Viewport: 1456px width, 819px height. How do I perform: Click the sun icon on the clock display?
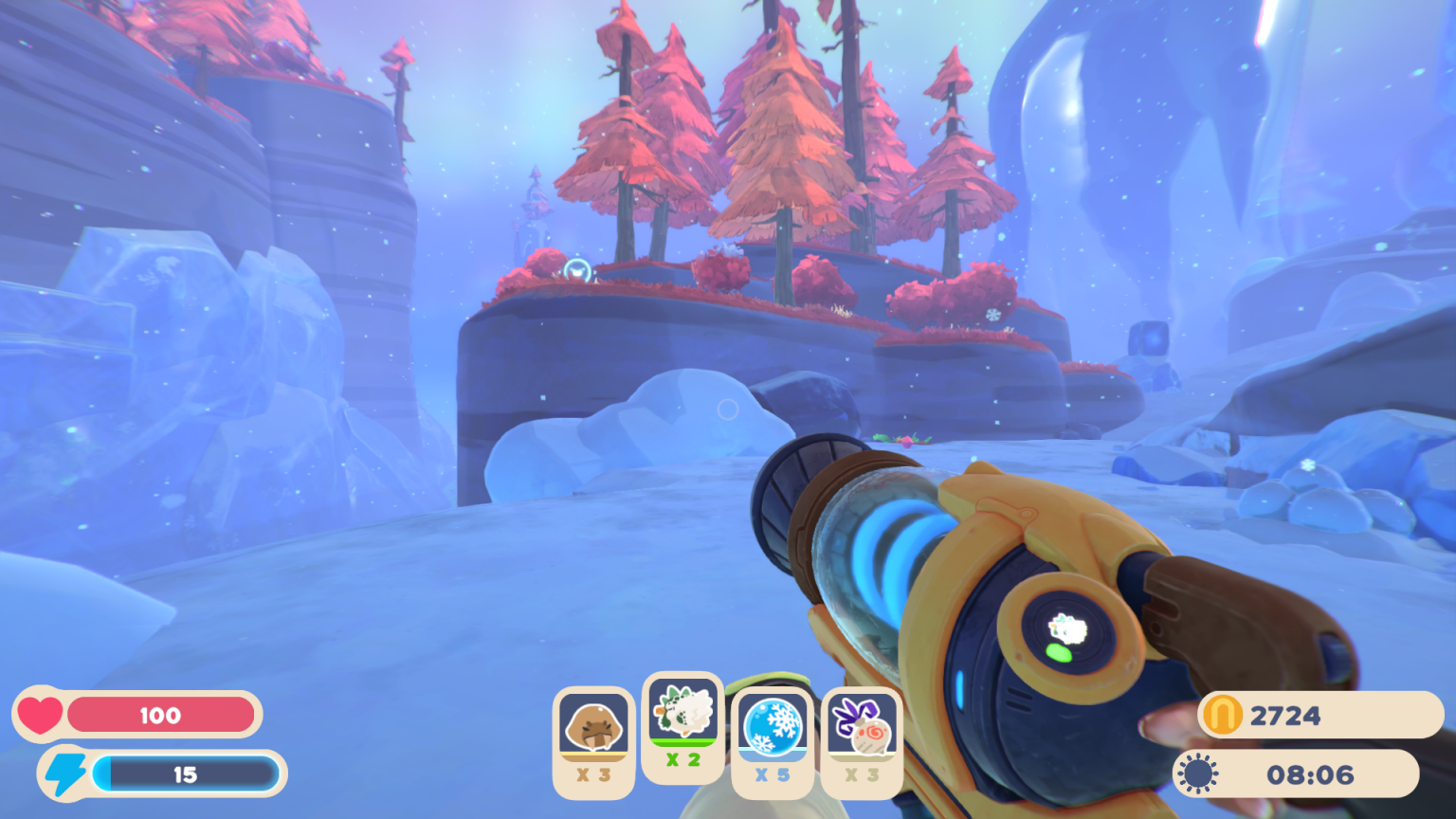tap(1199, 773)
